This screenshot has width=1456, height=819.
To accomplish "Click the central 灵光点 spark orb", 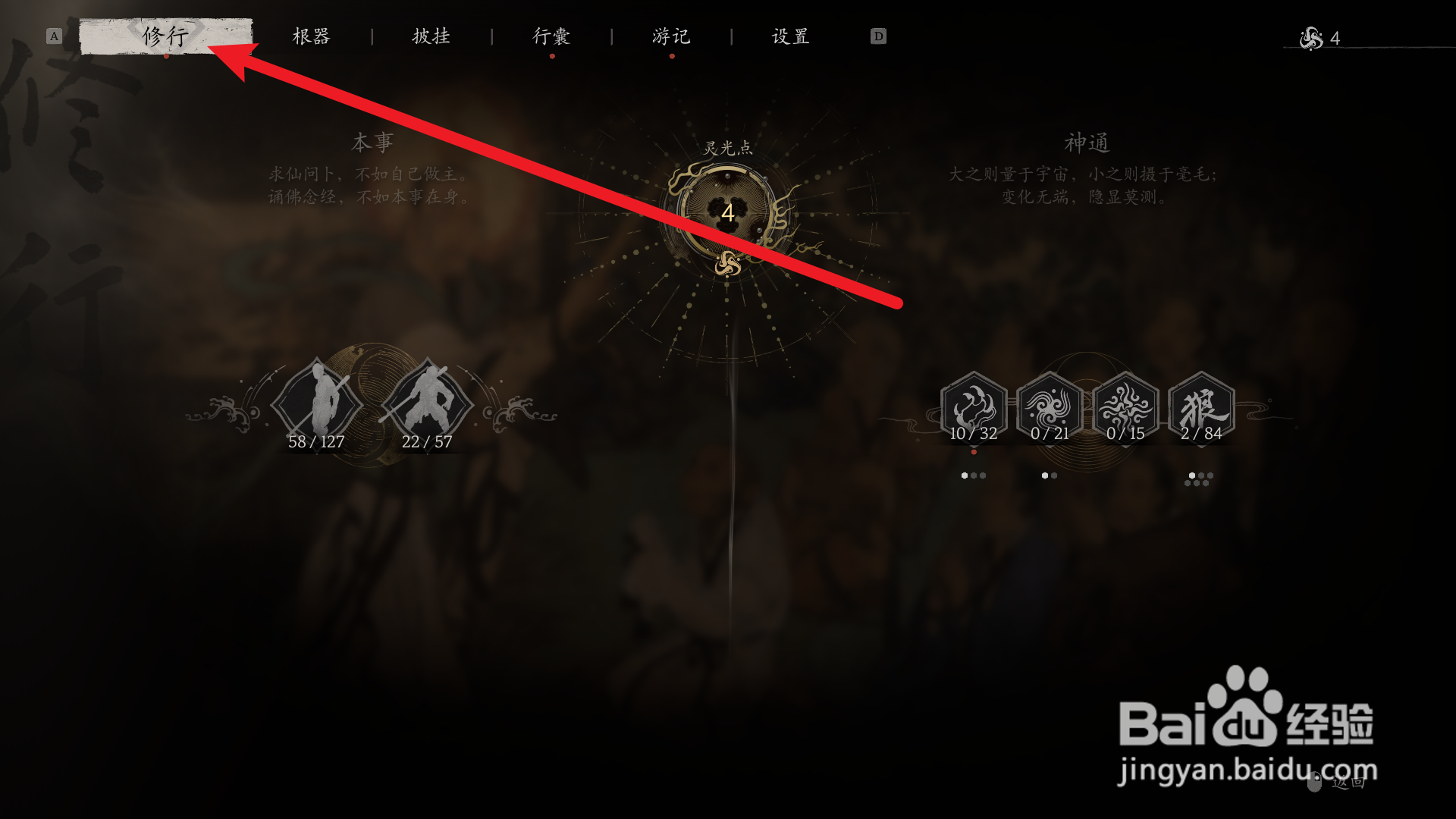I will pyautogui.click(x=728, y=214).
